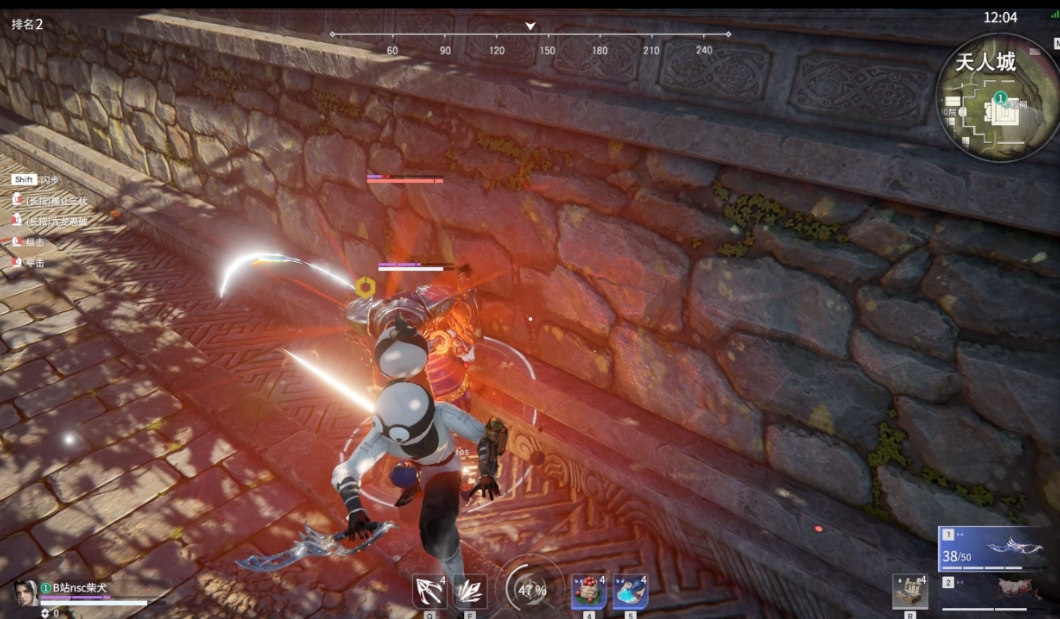
Task: Select the weapon repair kit slot
Action: pos(909,591)
